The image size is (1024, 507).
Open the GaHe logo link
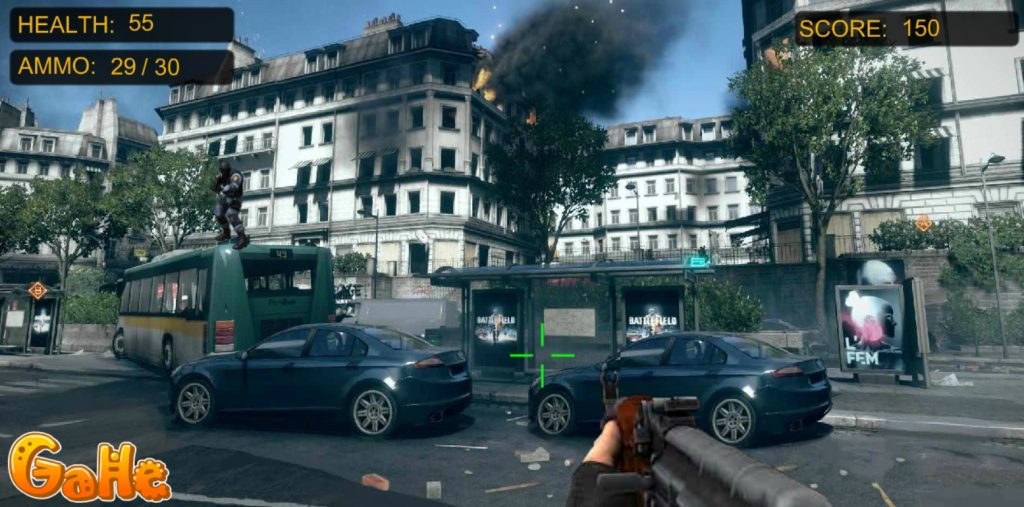pos(88,468)
